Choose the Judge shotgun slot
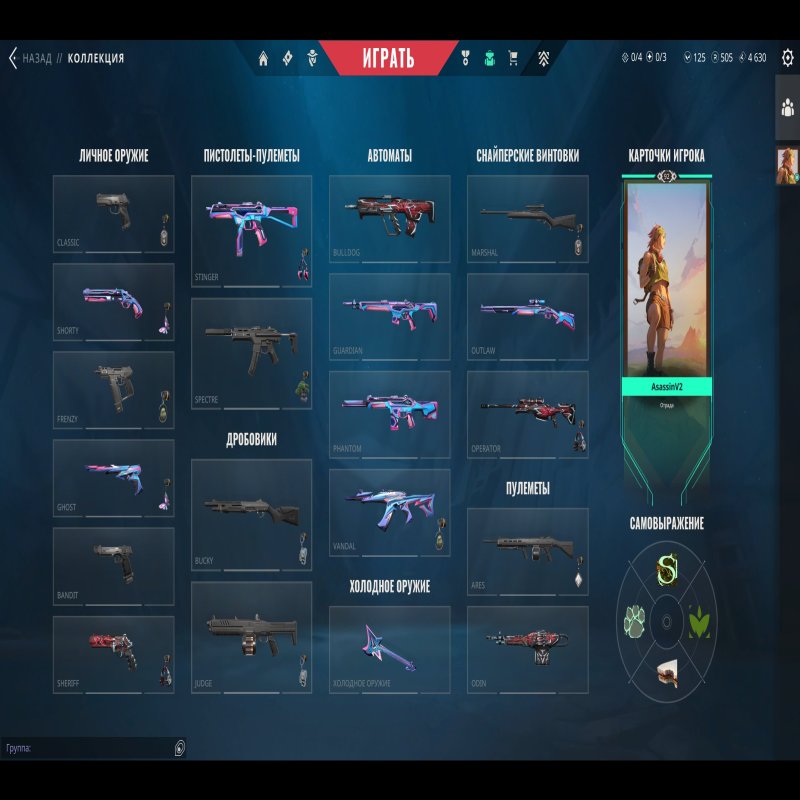This screenshot has width=800, height=800. point(251,637)
